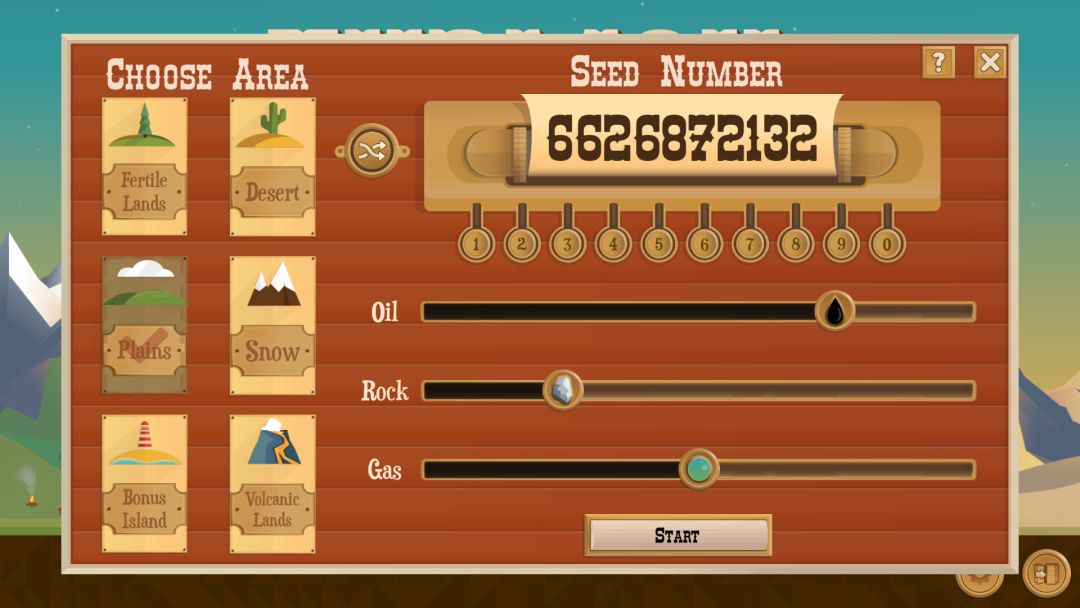Tap the seed digit 0 knob
Viewport: 1080px width, 608px height.
(x=887, y=243)
